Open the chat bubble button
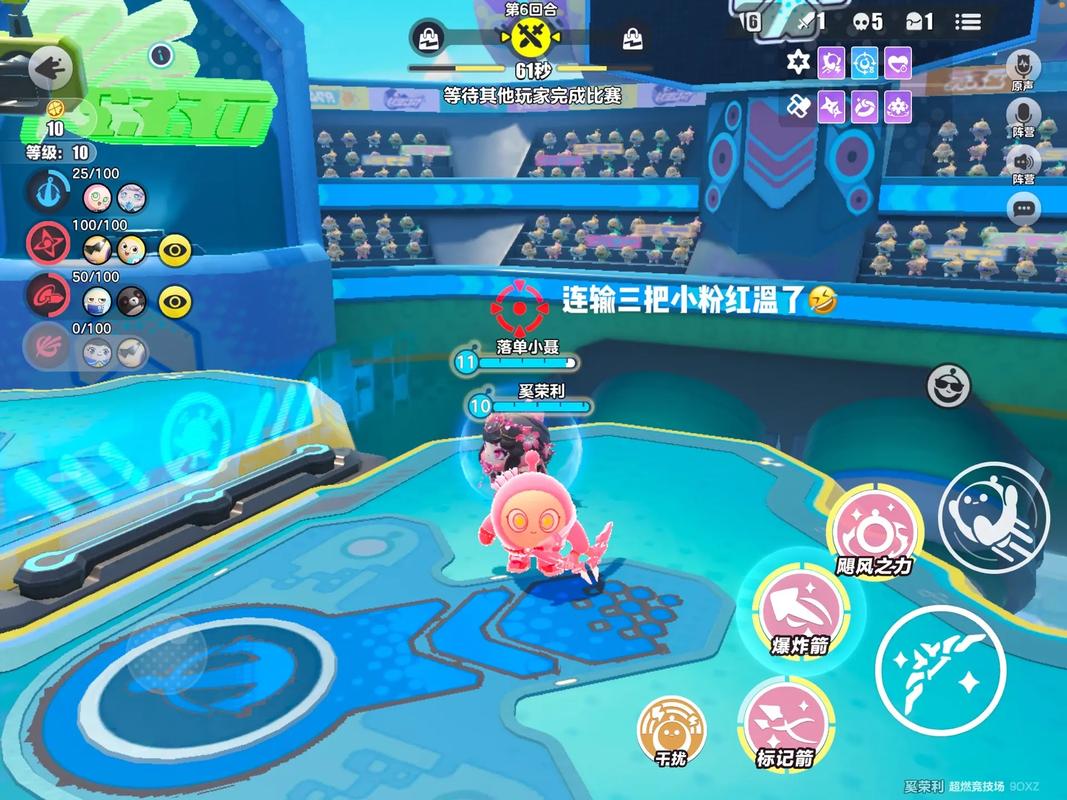Viewport: 1067px width, 800px height. (x=1023, y=209)
